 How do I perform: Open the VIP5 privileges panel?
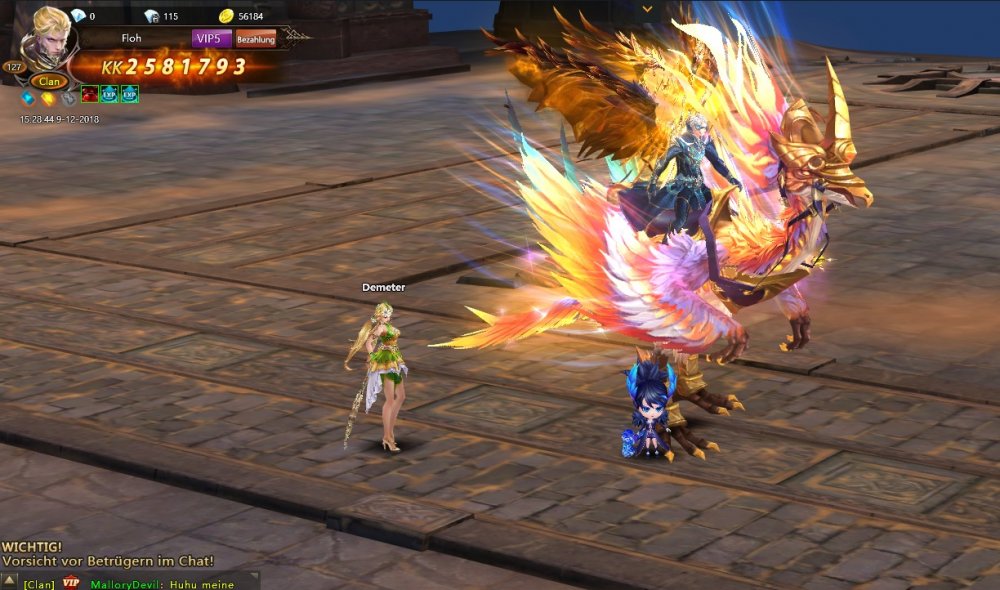click(x=212, y=39)
